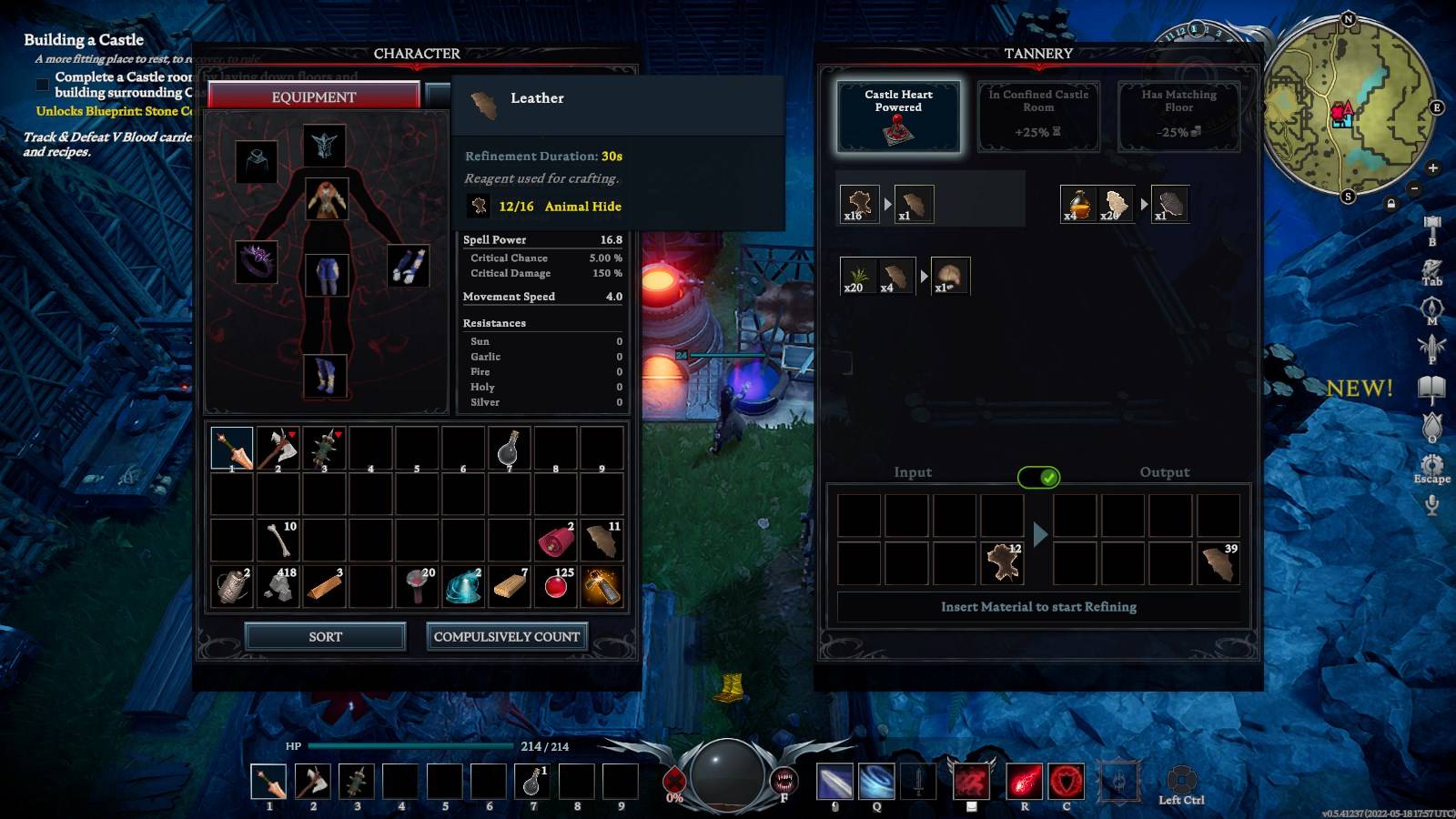Zoom out on the minimap
1456x819 pixels.
click(1414, 188)
